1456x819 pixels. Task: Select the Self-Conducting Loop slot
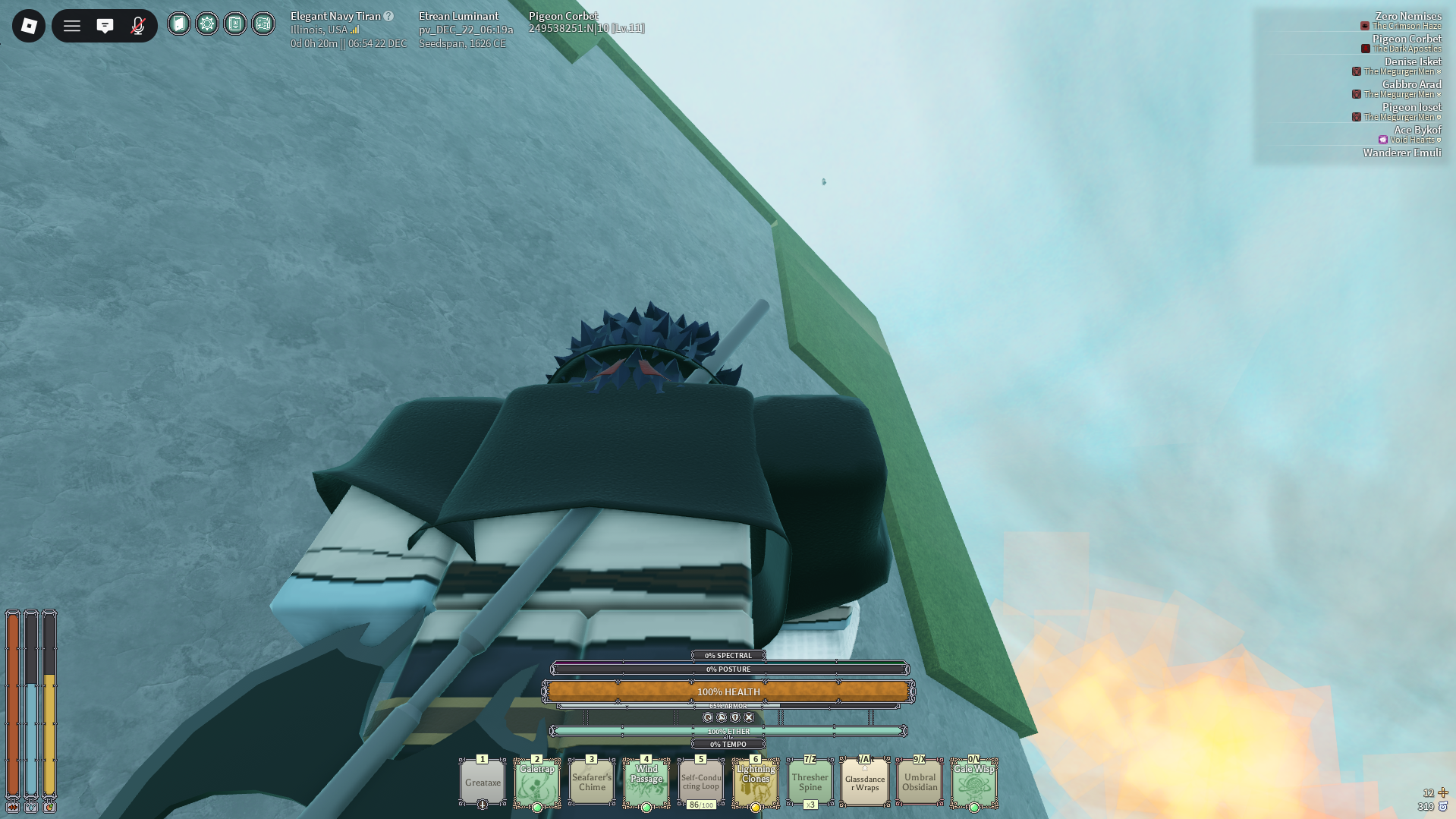point(701,783)
